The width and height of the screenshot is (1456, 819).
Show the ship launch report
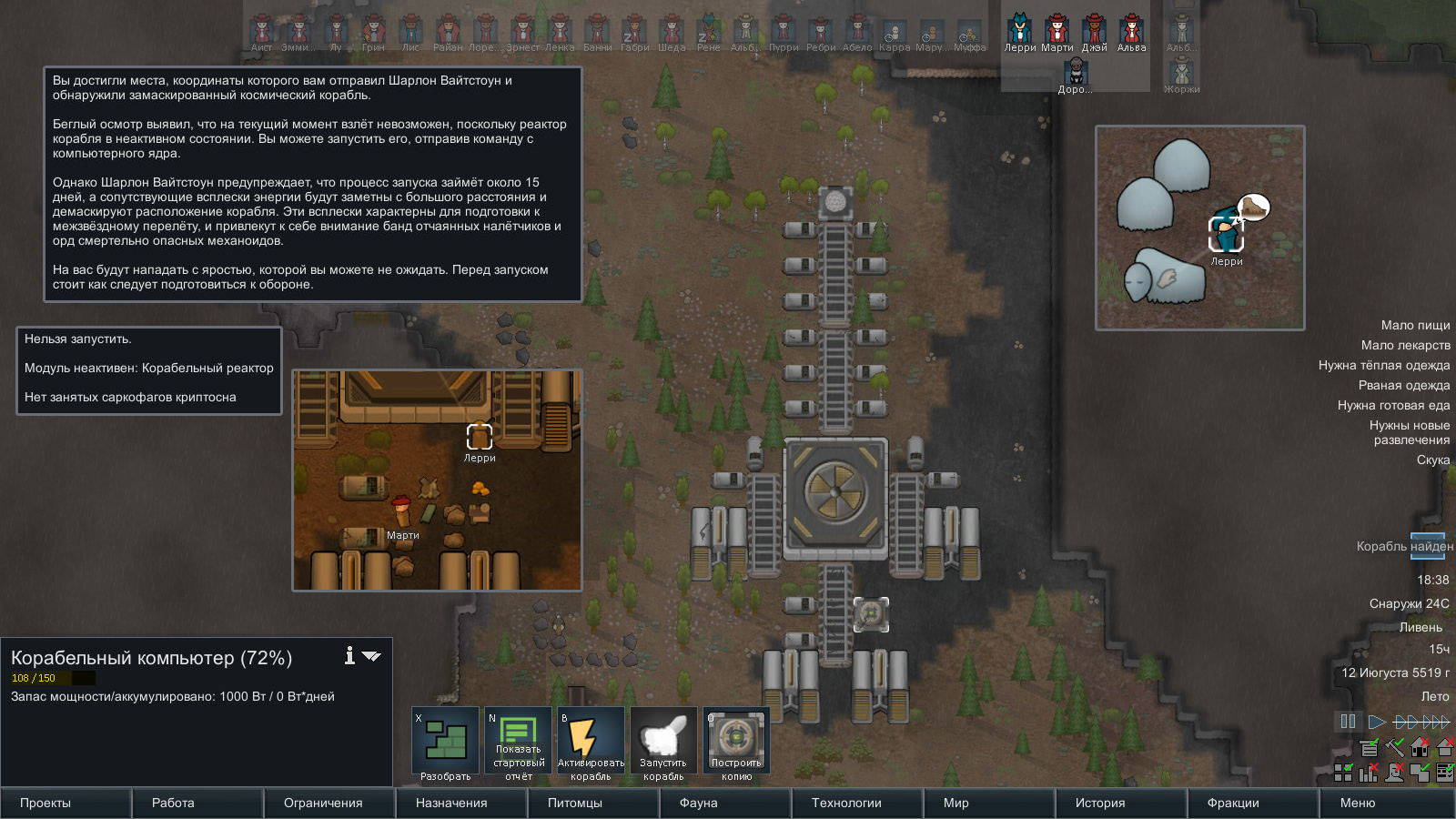coord(518,743)
